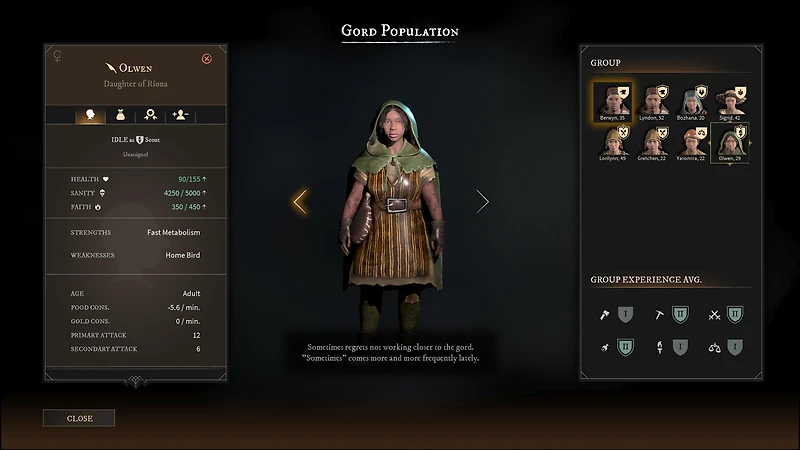The width and height of the screenshot is (800, 450).
Task: Select Lorilynn's portrait in the group
Action: (613, 141)
